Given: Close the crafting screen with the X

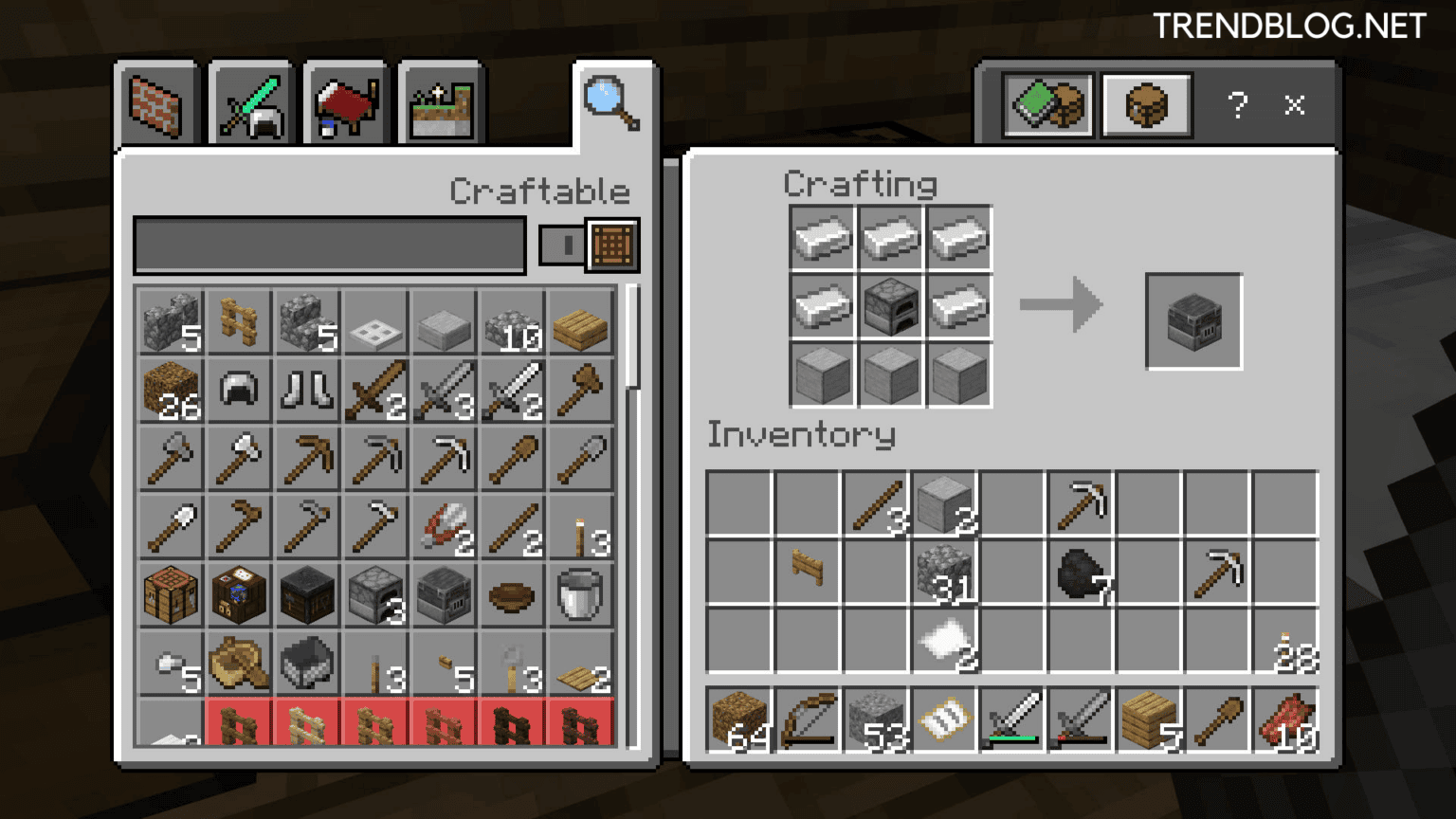Looking at the screenshot, I should click(1295, 104).
